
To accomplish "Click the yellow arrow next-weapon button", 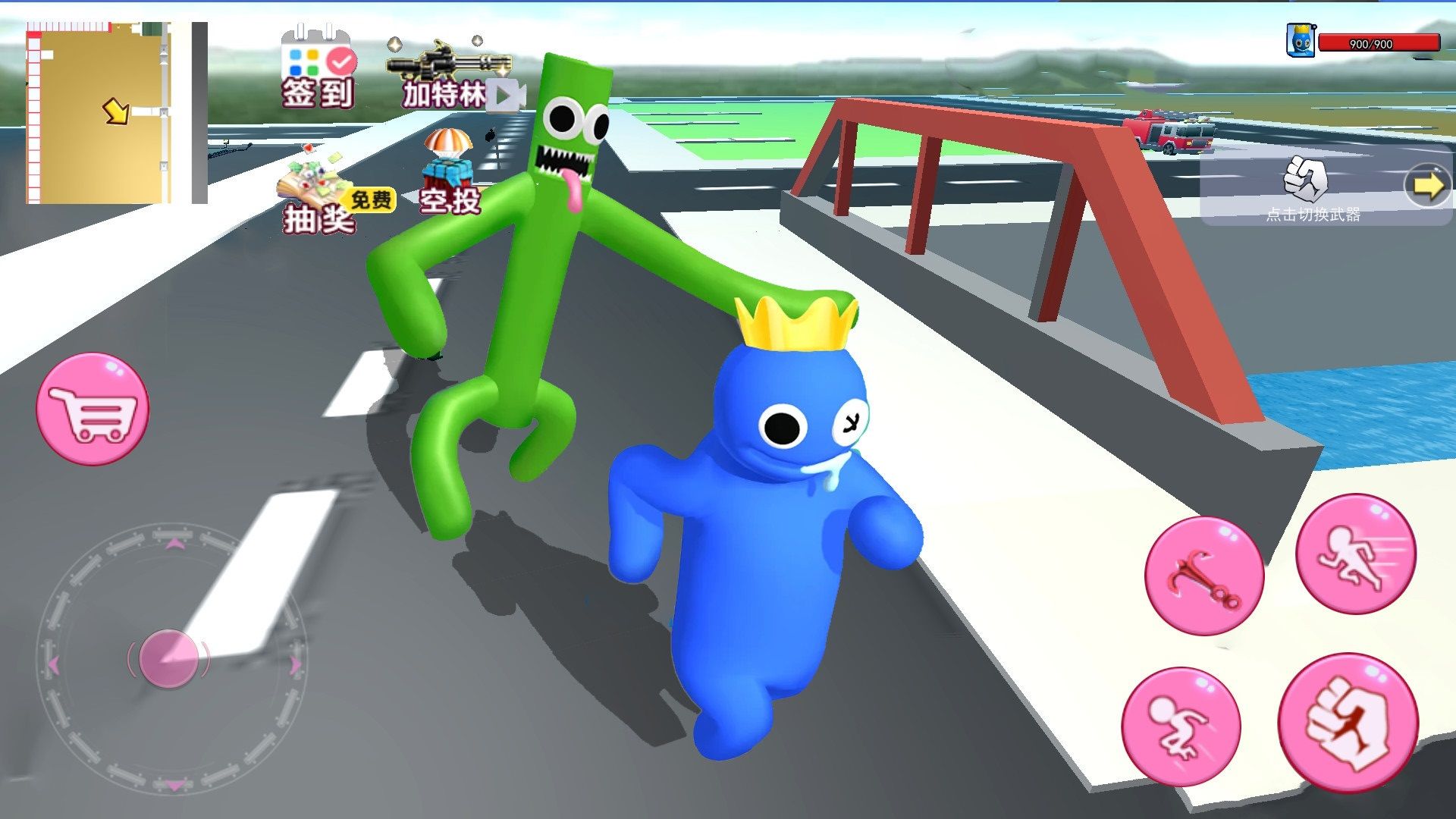I will click(1426, 186).
